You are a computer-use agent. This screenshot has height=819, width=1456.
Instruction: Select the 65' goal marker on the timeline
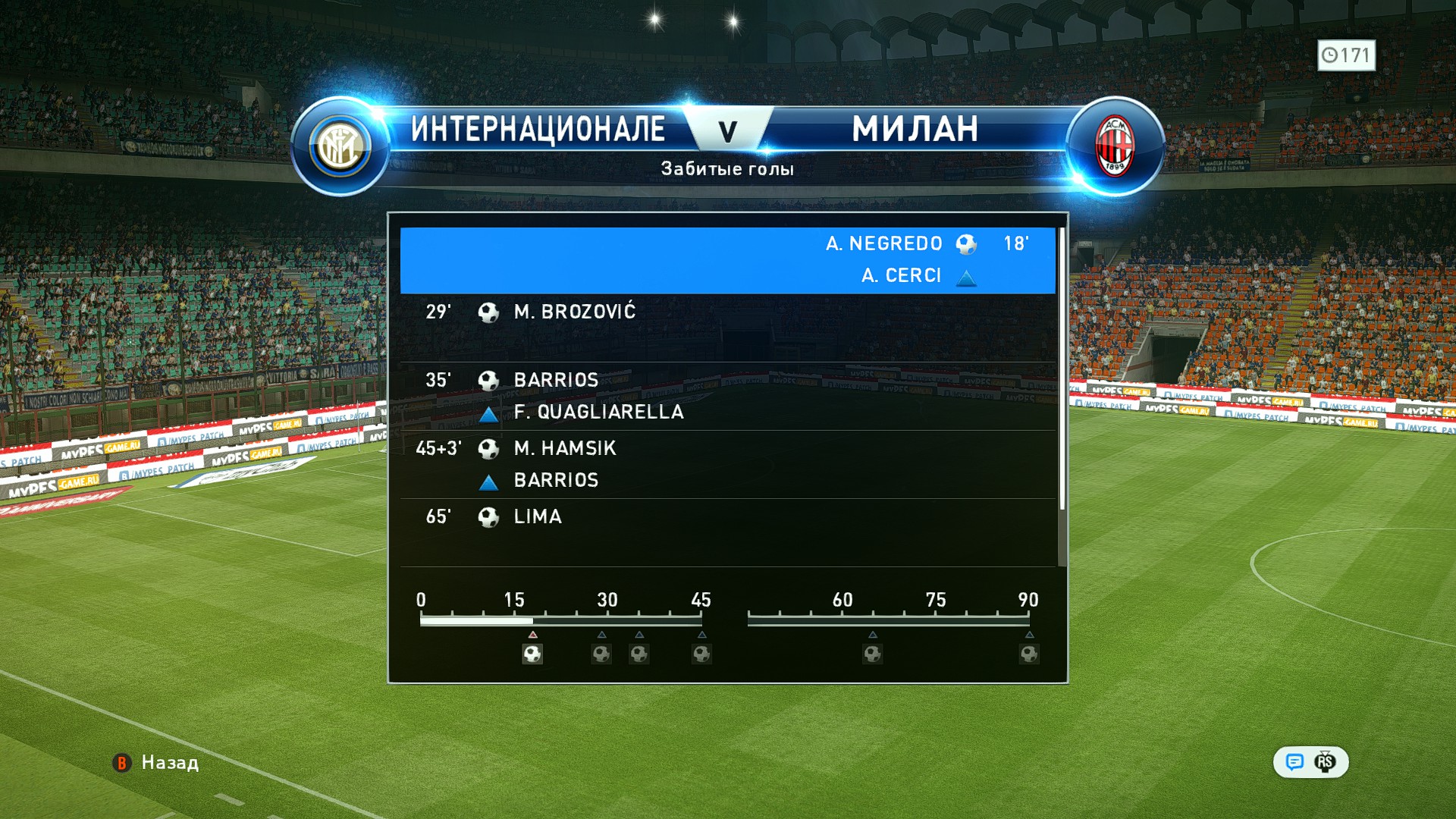(x=873, y=654)
